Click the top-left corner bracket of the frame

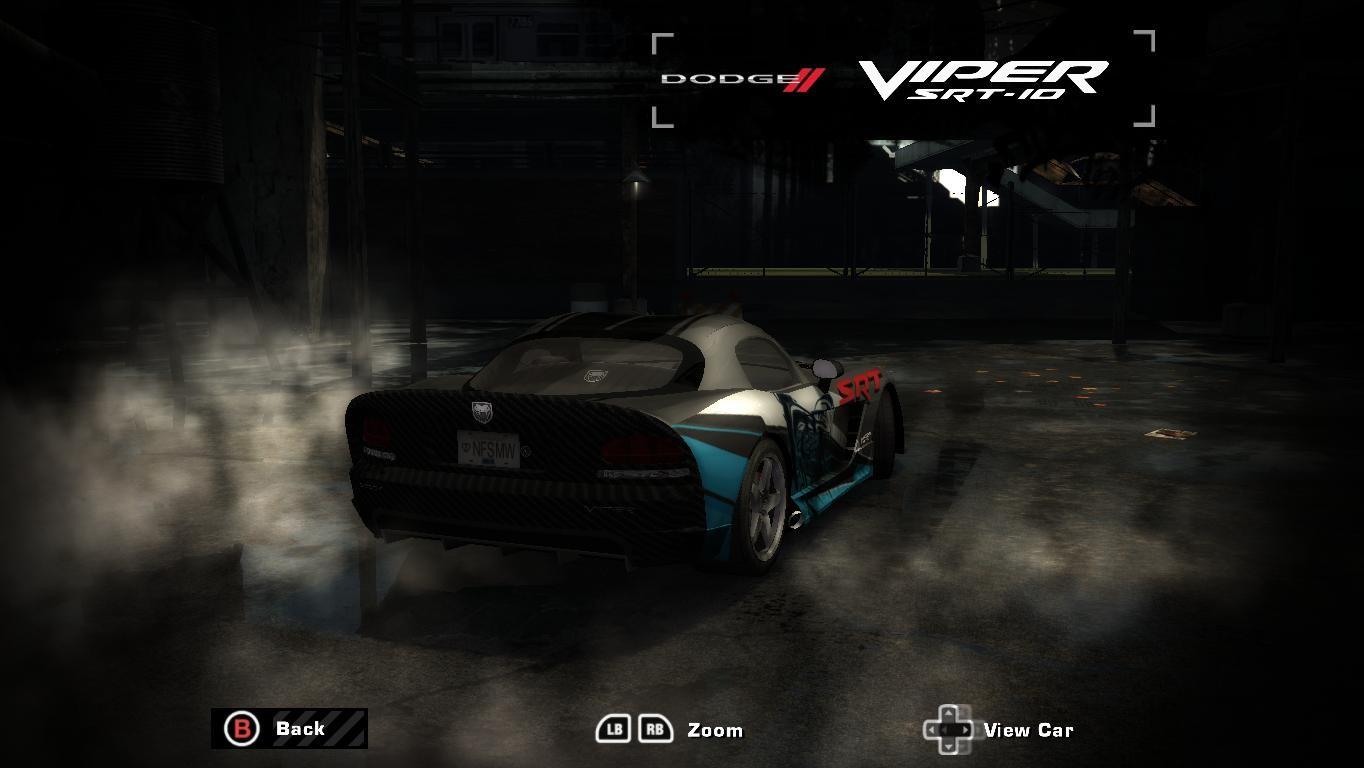660,39
